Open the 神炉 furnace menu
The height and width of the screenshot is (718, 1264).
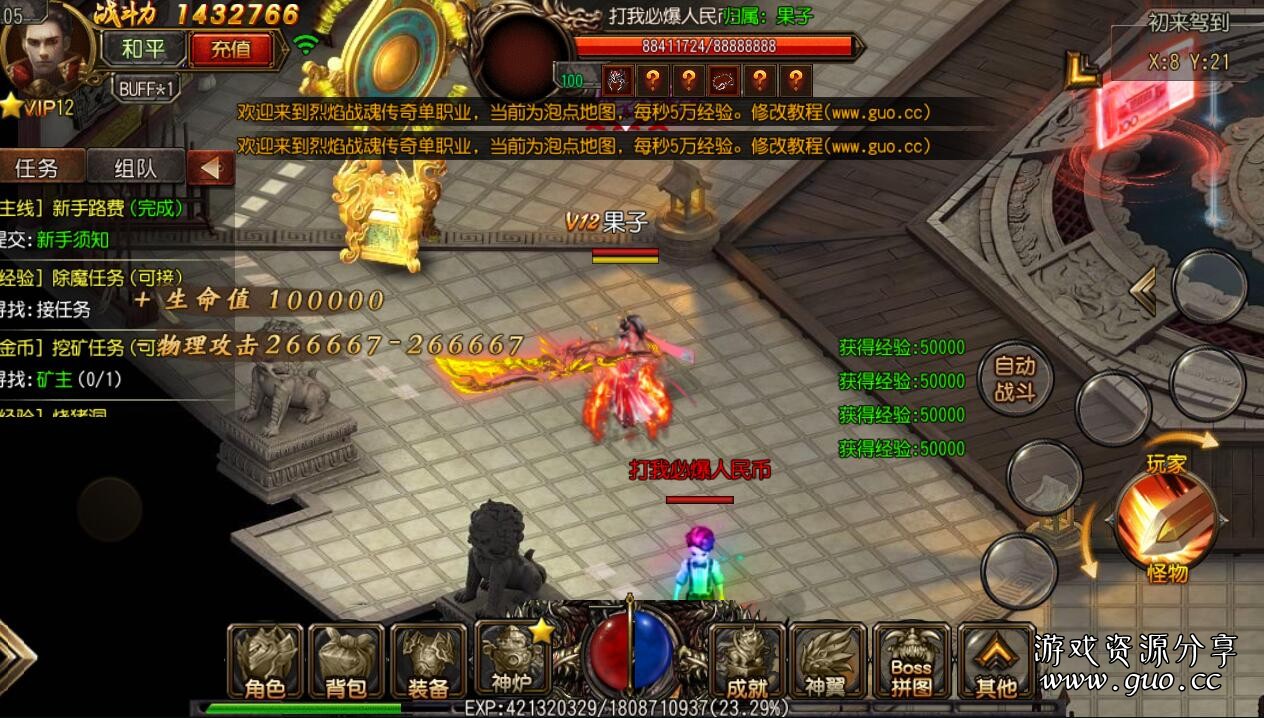(x=512, y=660)
